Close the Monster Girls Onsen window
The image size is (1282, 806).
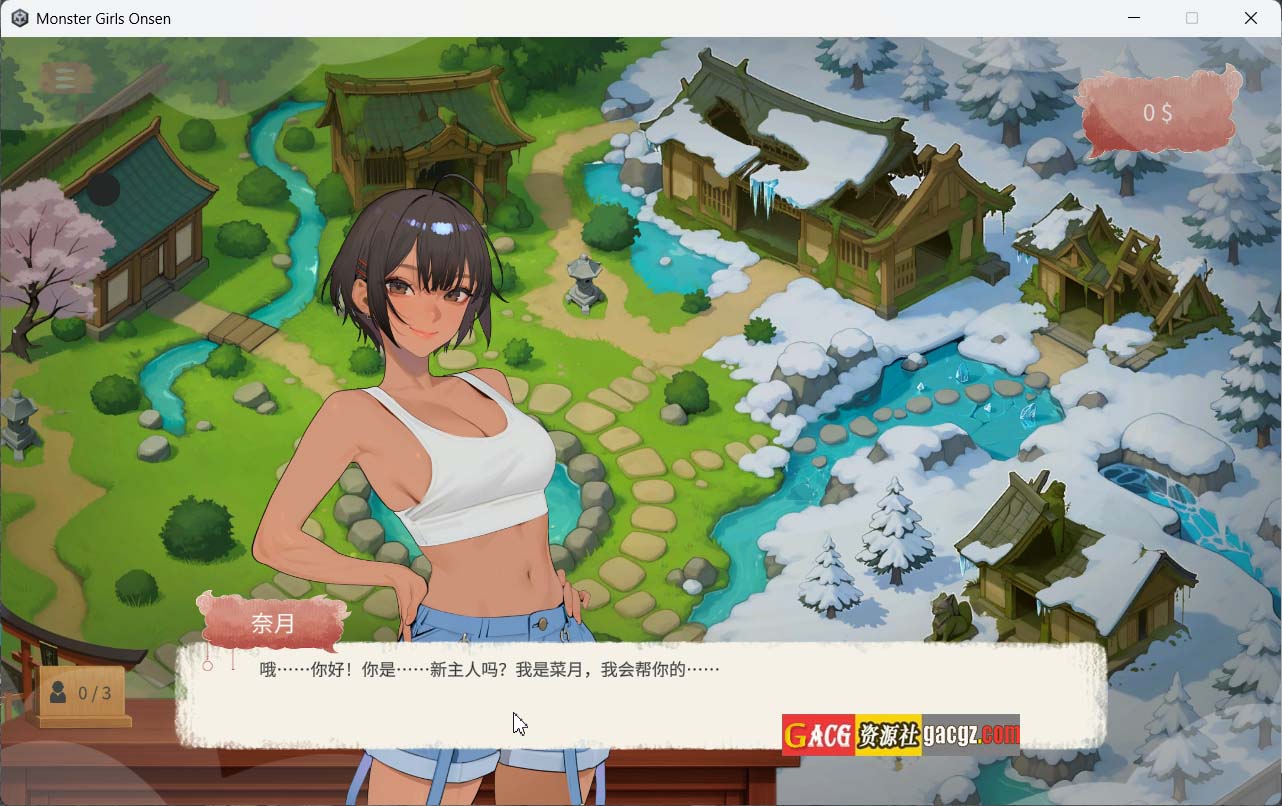pos(1250,18)
